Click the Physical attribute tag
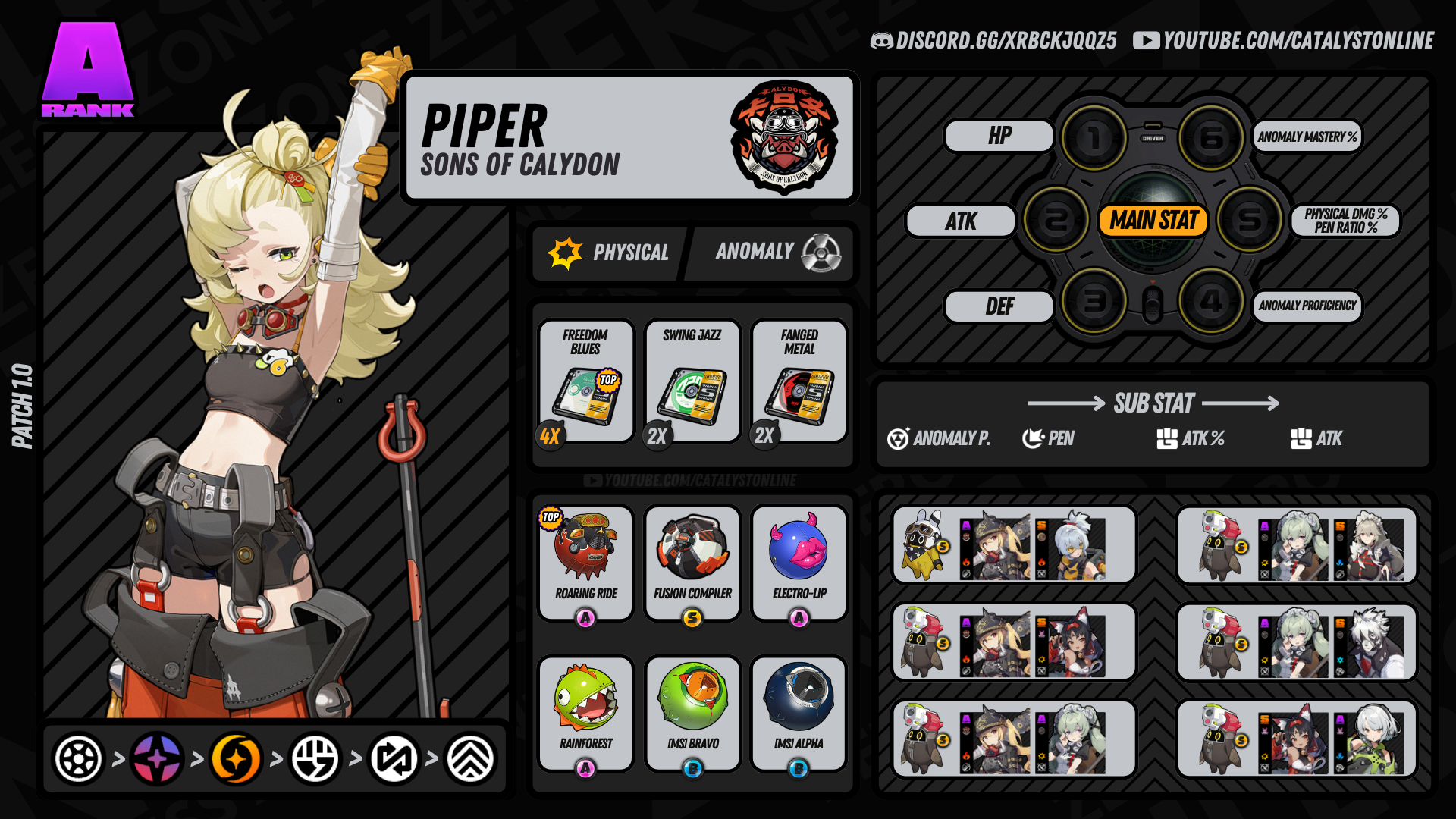 [x=610, y=253]
